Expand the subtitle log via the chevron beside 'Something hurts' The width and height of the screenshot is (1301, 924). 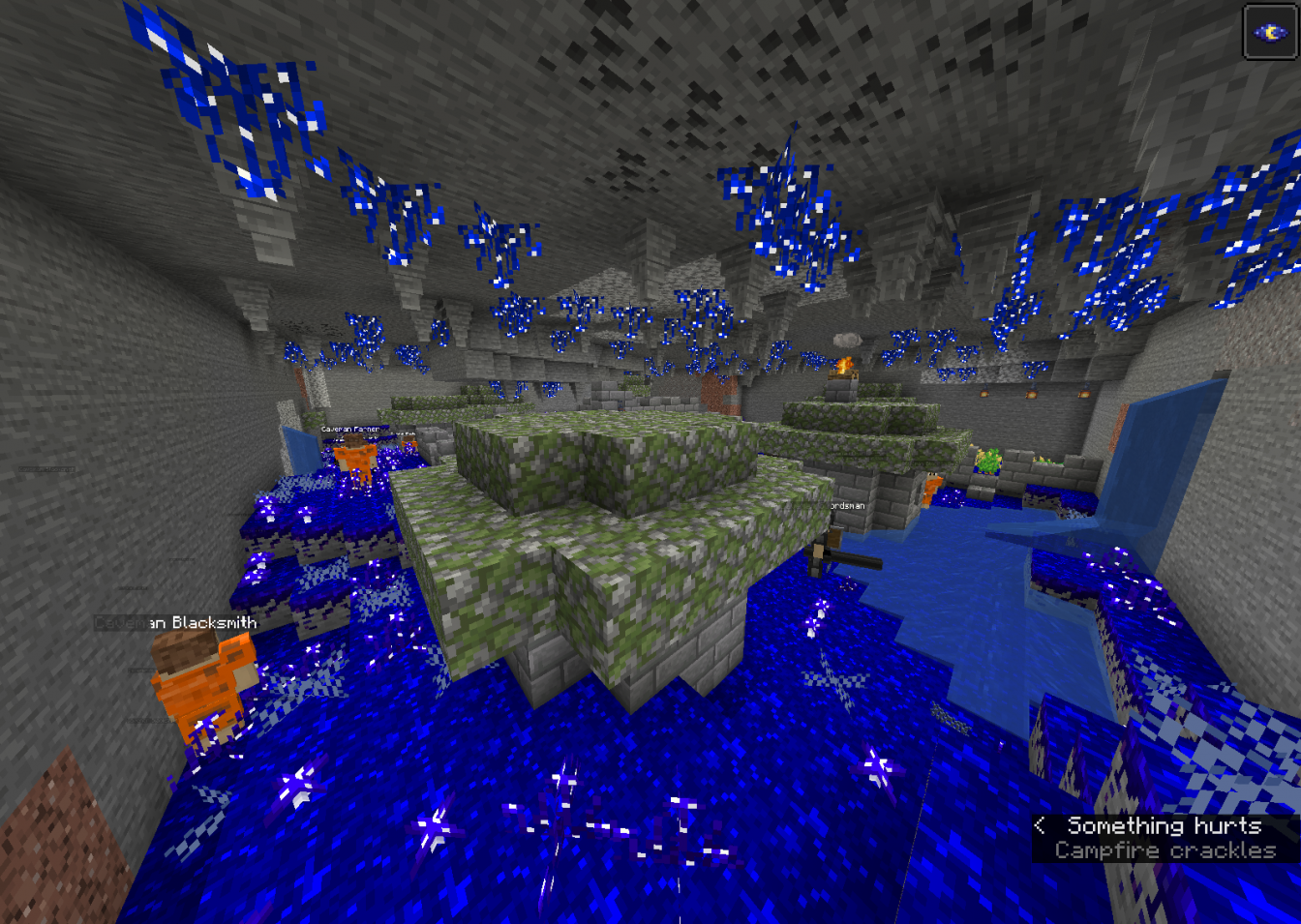coord(1041,826)
